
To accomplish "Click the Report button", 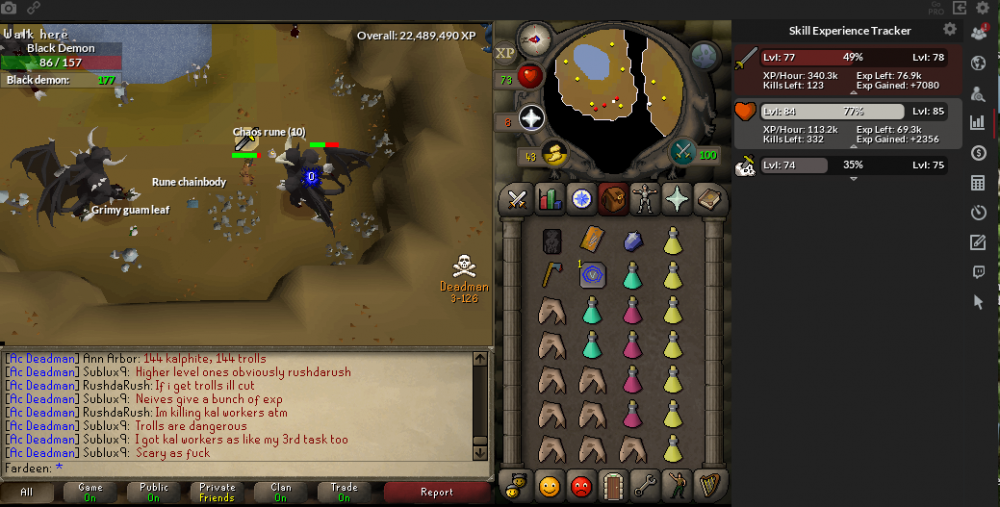I will coord(436,492).
